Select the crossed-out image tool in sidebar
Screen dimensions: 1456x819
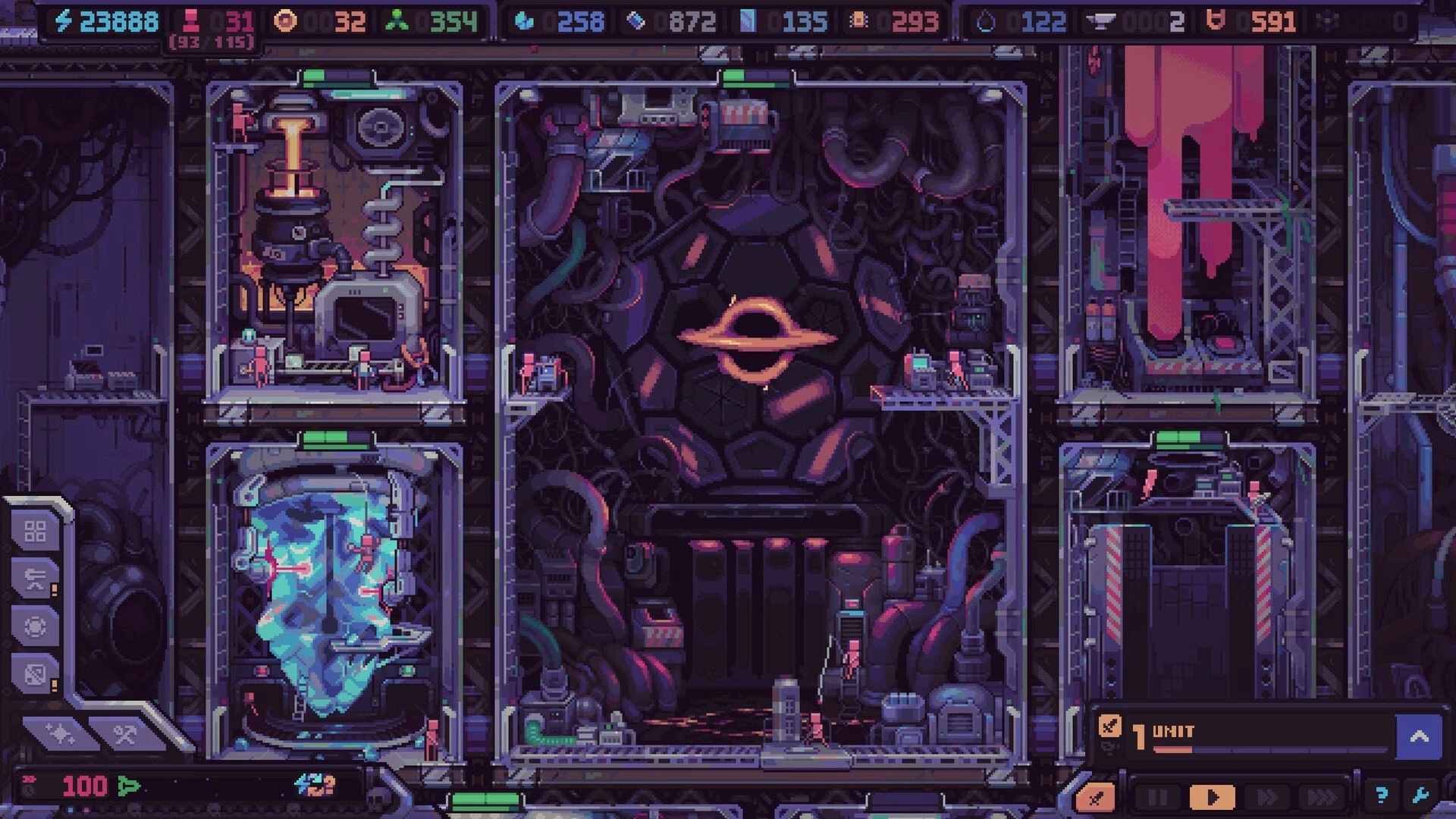(x=33, y=671)
